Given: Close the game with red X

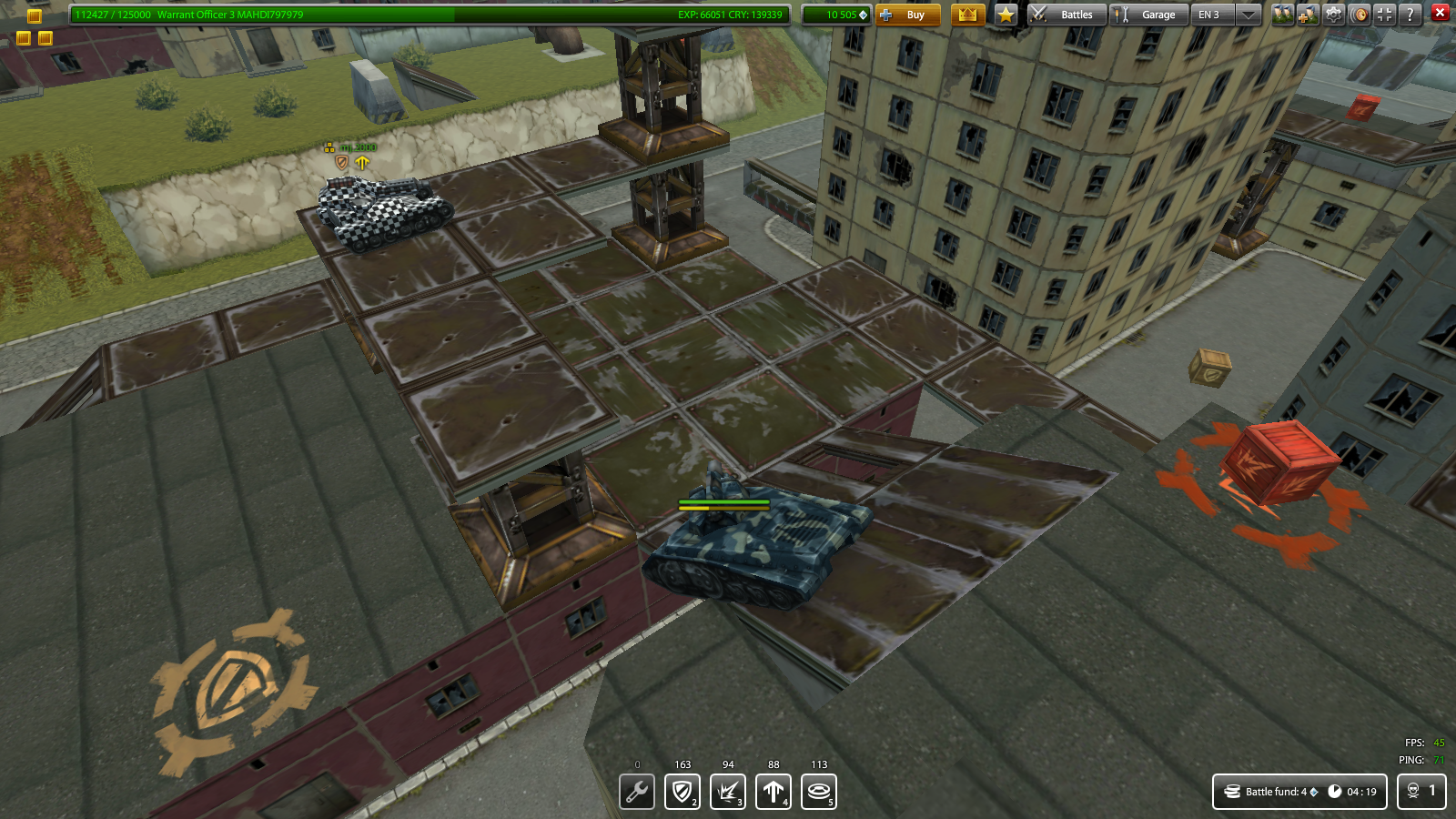Looking at the screenshot, I should click(1440, 13).
